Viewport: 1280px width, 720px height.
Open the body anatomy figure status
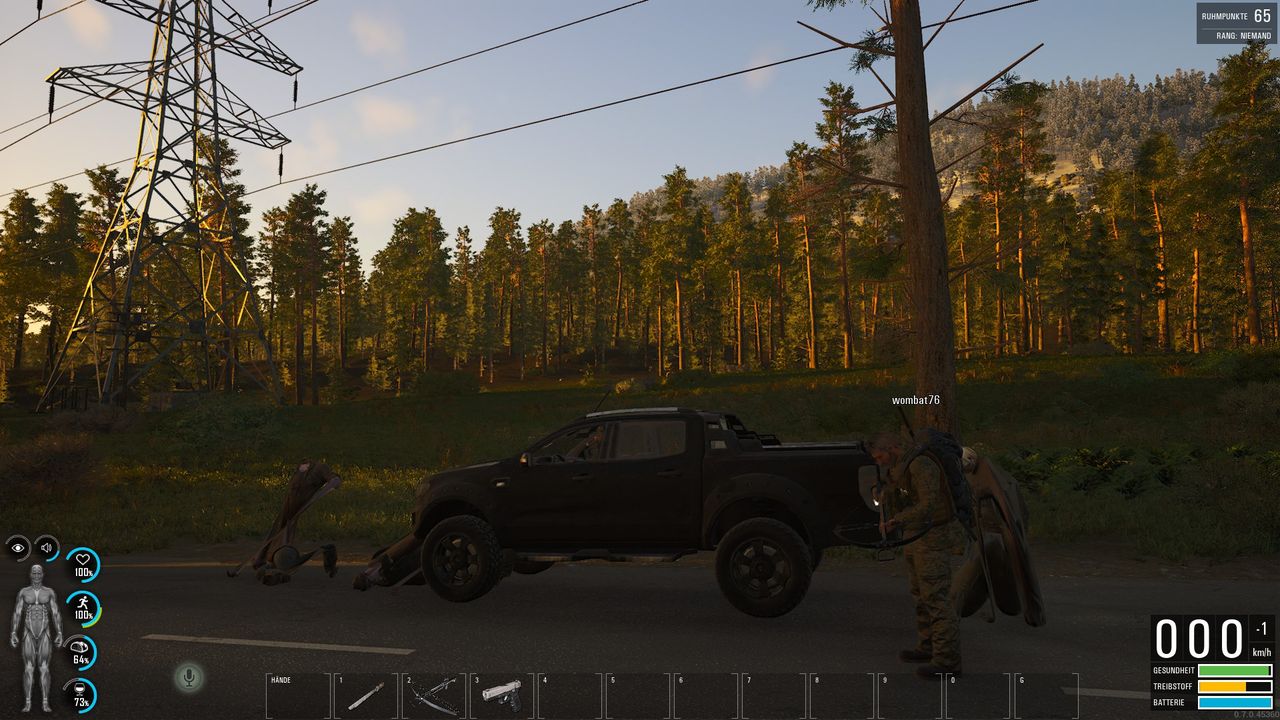(x=36, y=638)
